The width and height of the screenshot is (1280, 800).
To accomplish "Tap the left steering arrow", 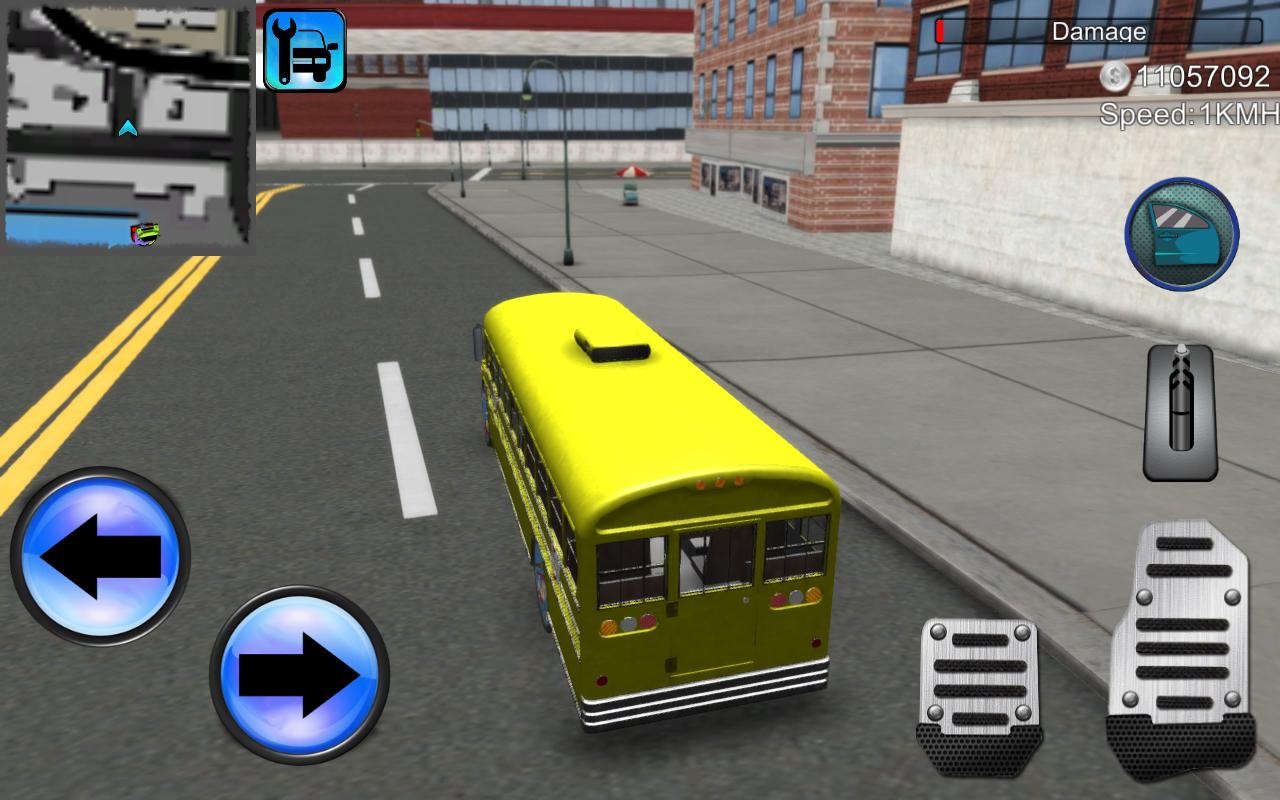I will tap(105, 558).
